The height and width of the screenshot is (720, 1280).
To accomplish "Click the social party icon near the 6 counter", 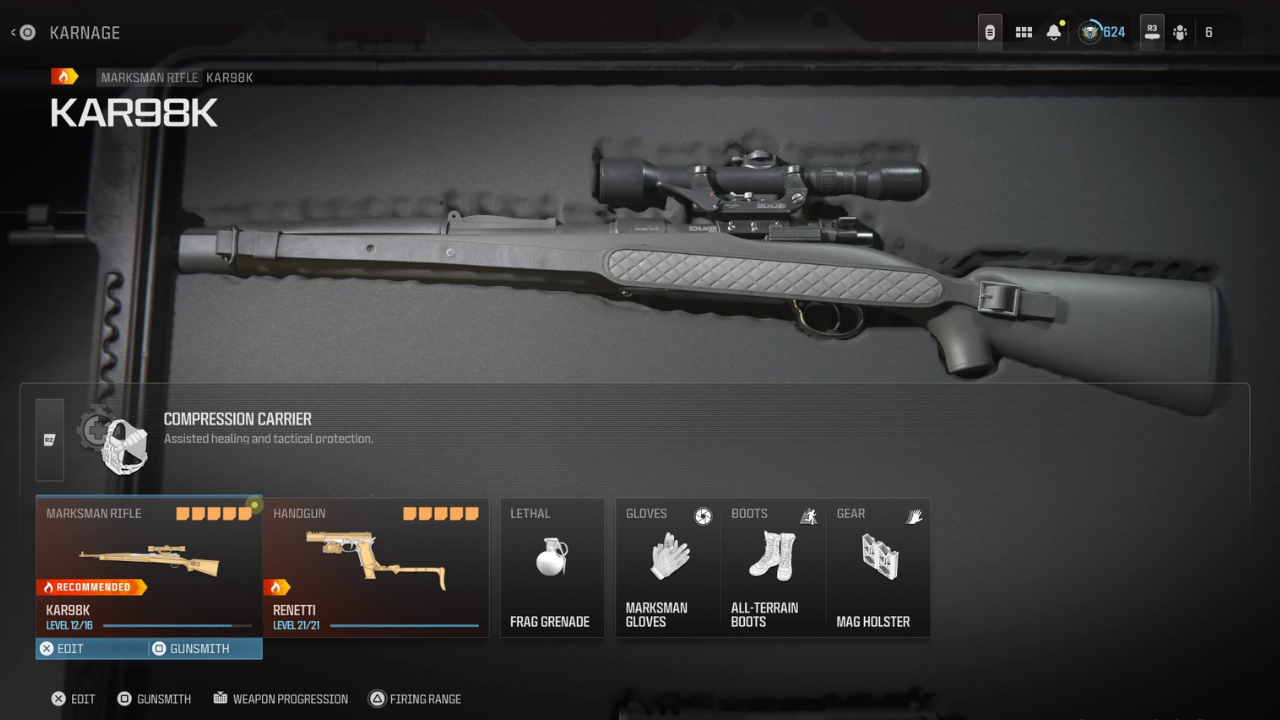I will (x=1179, y=31).
